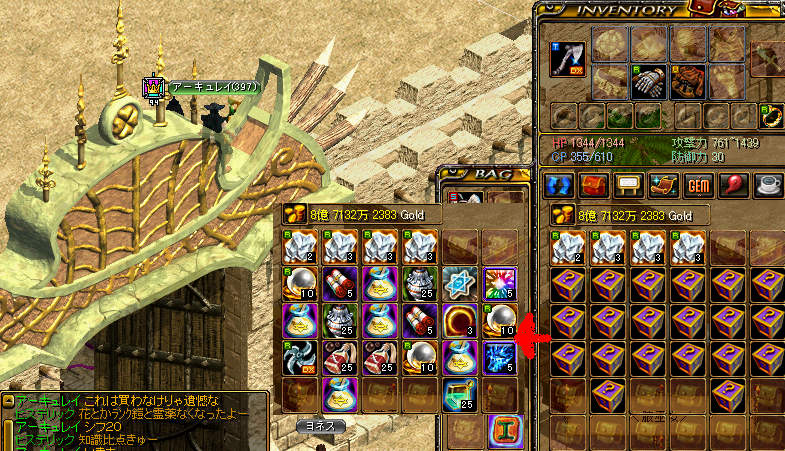785x451 pixels.
Task: Open the GEM tab
Action: [x=697, y=185]
